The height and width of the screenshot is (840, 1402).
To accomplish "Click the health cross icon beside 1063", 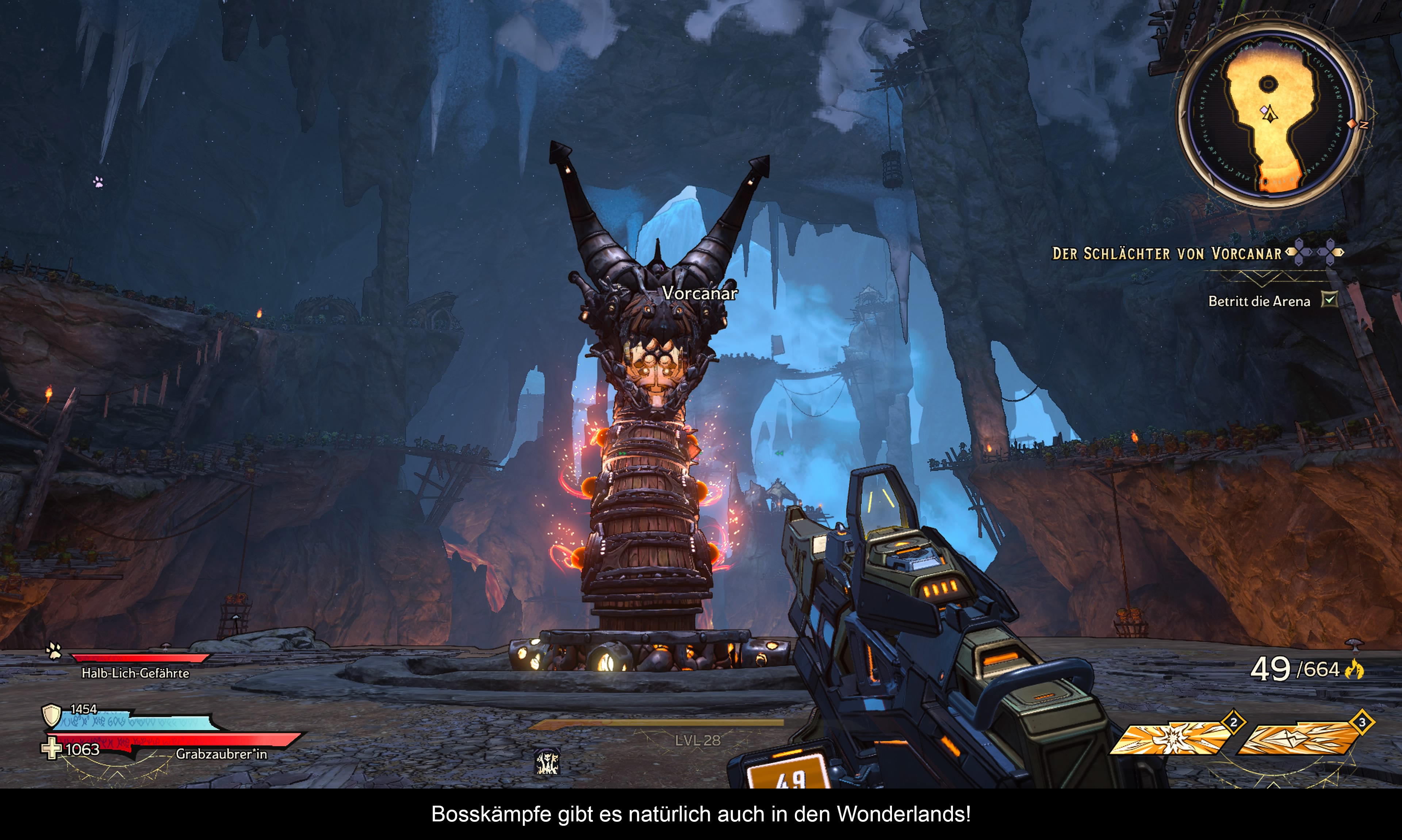I will (x=51, y=748).
